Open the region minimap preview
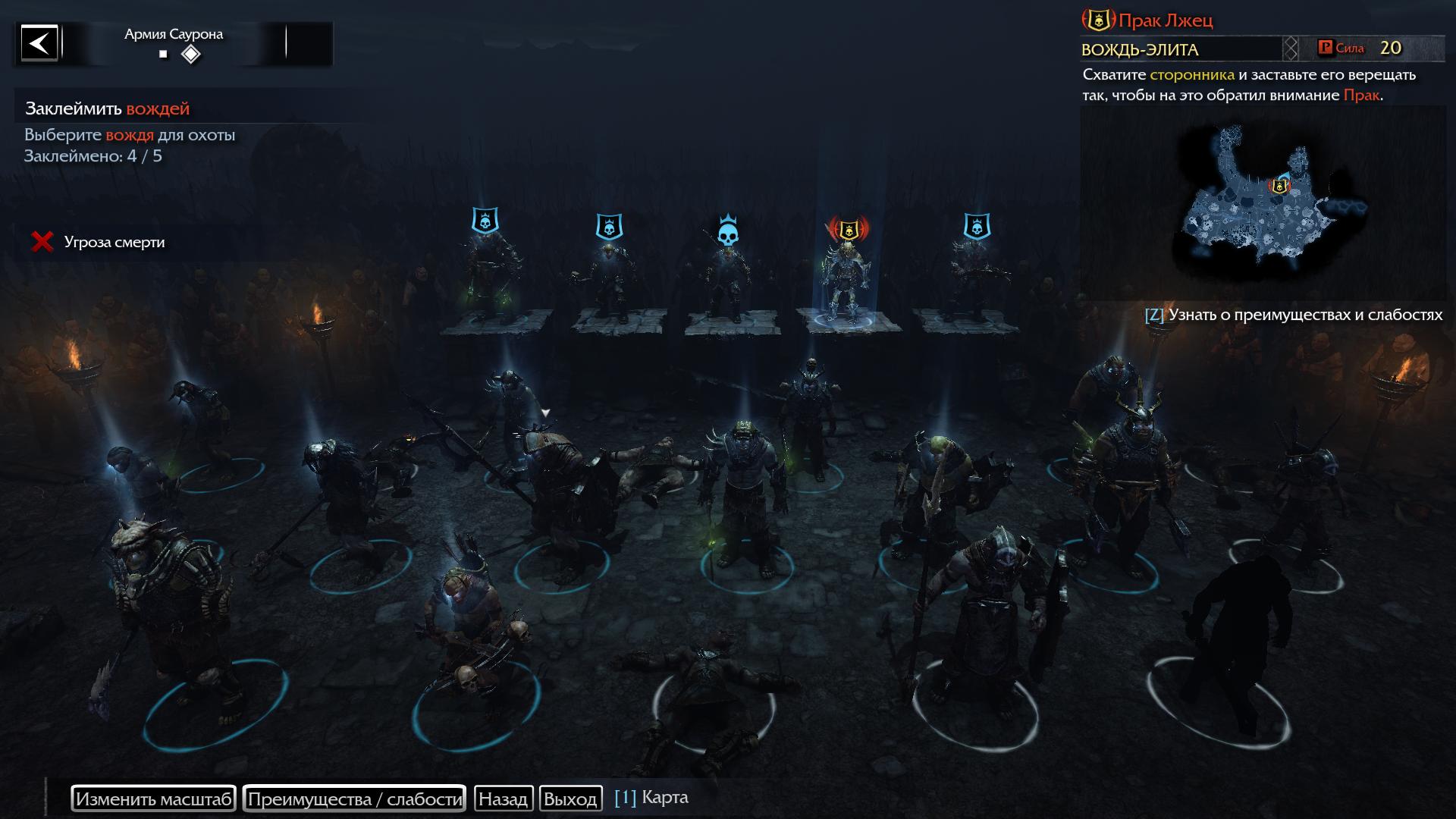This screenshot has height=819, width=1456. click(1263, 201)
